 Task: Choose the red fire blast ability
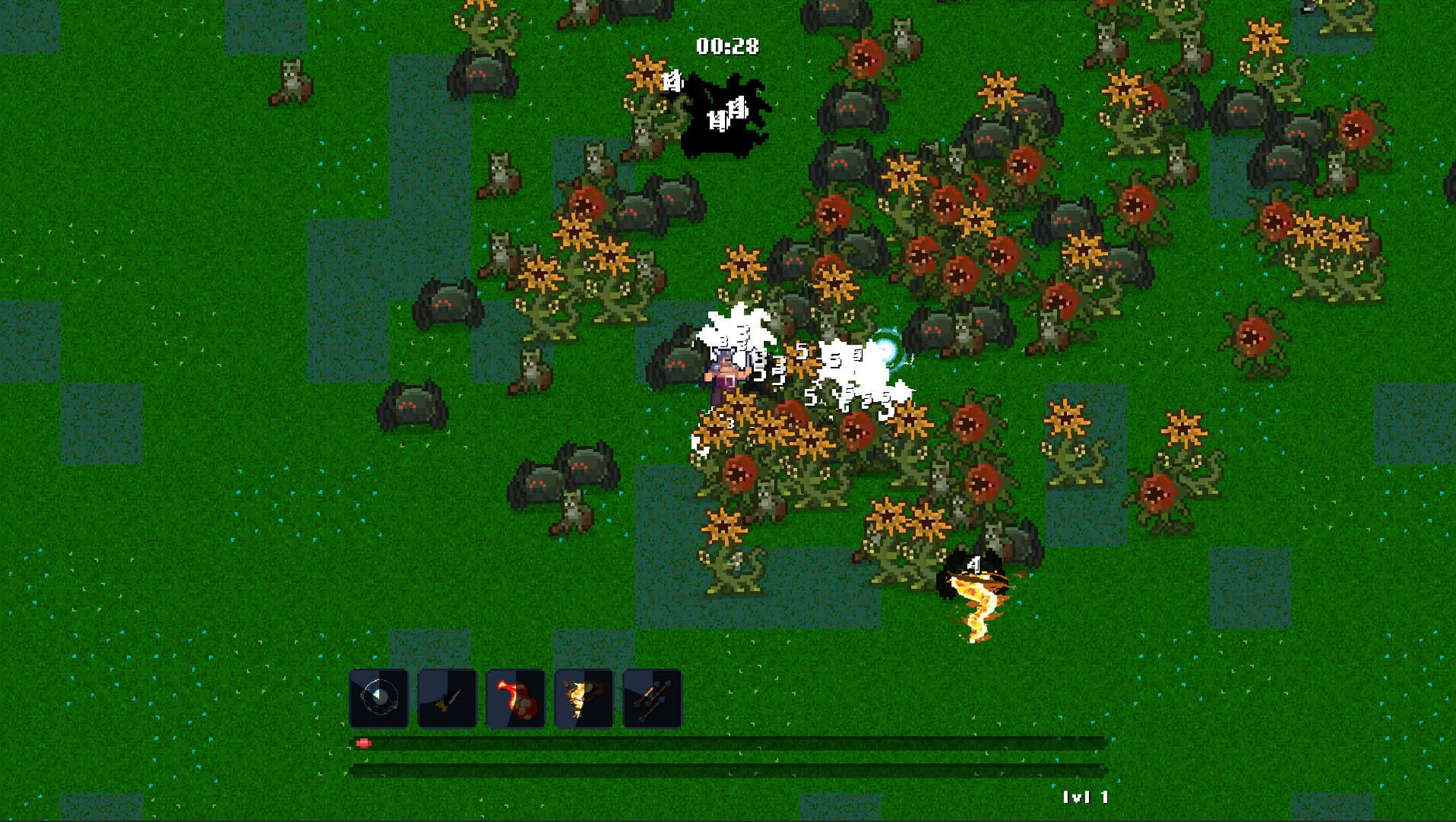(516, 698)
